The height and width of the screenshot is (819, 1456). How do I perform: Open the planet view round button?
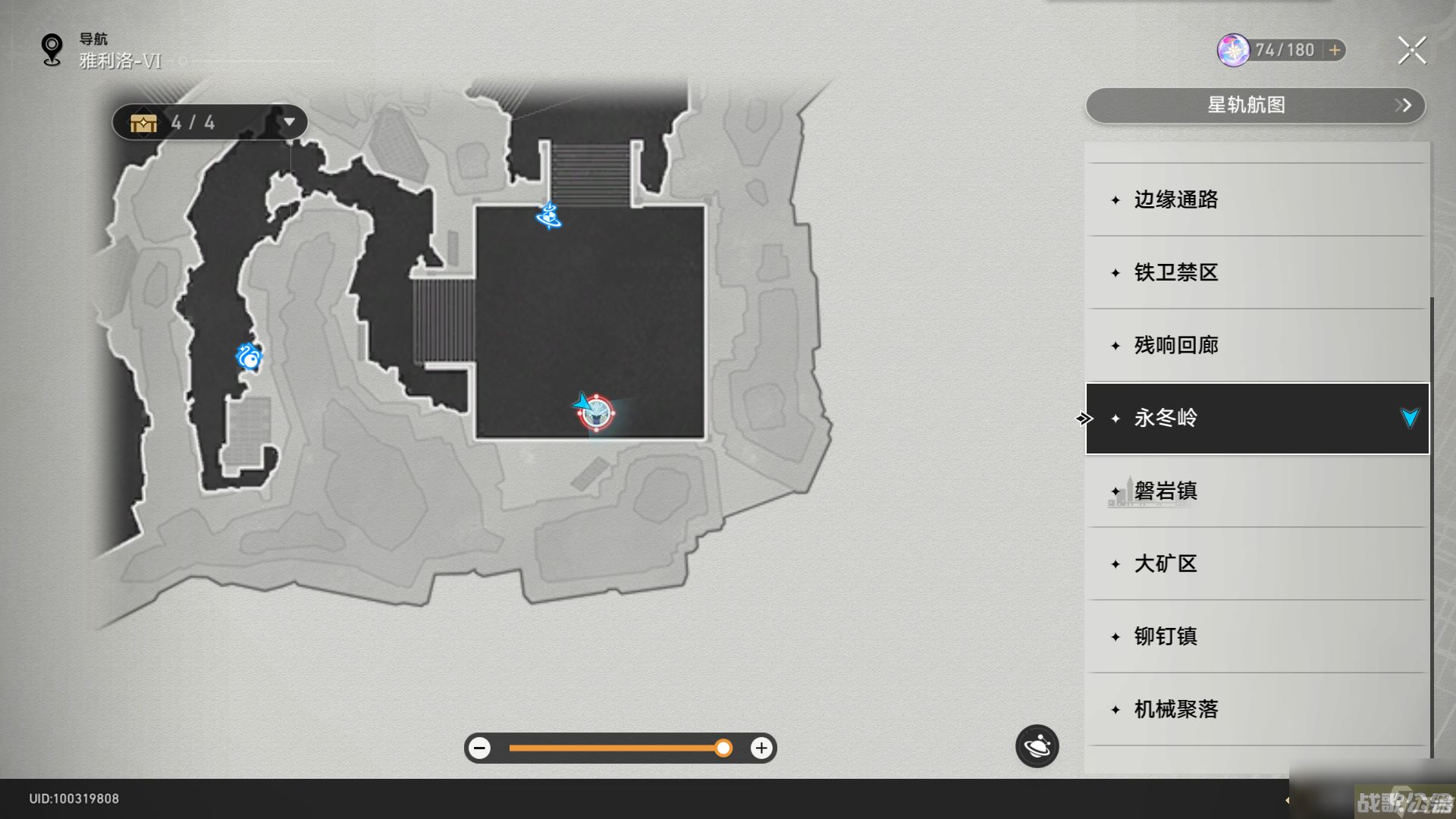coord(1037,746)
